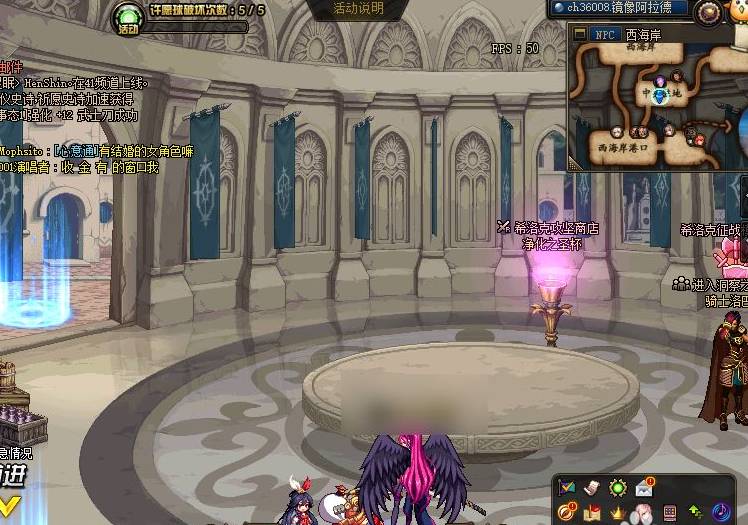Click the golden crown icon
The image size is (748, 525).
point(618,513)
